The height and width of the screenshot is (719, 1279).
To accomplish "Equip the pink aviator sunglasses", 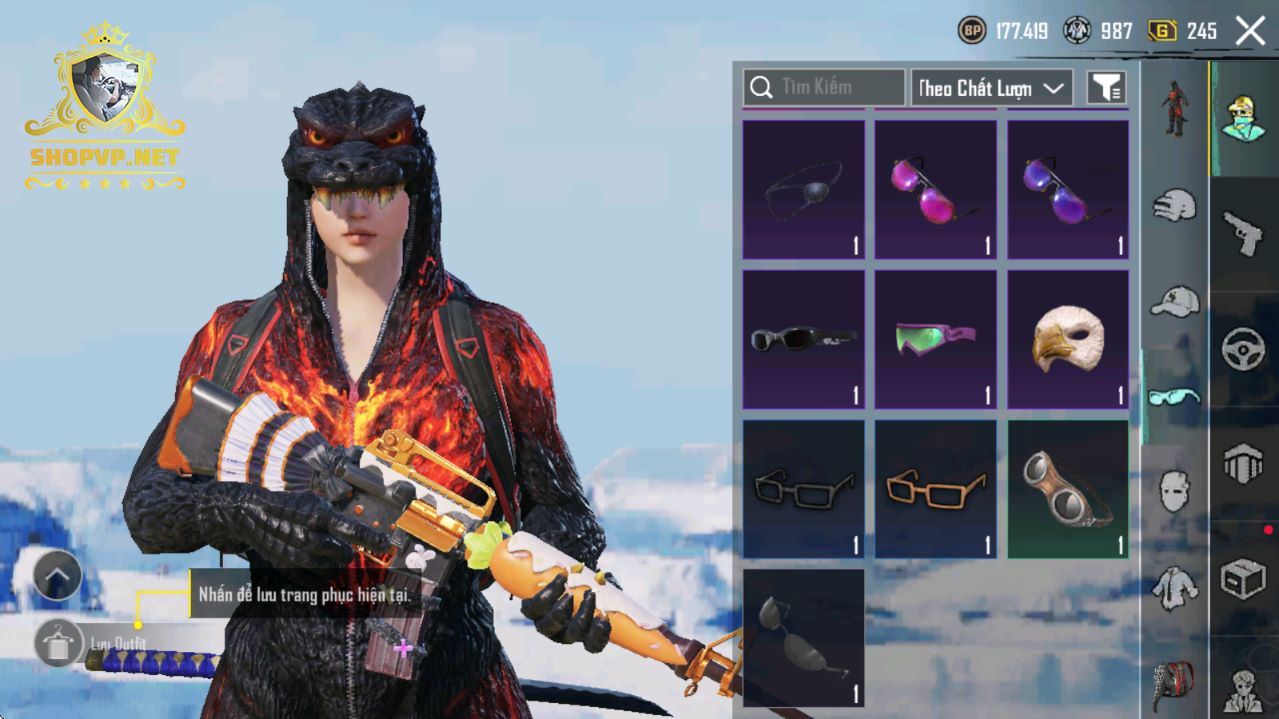I will (x=936, y=190).
